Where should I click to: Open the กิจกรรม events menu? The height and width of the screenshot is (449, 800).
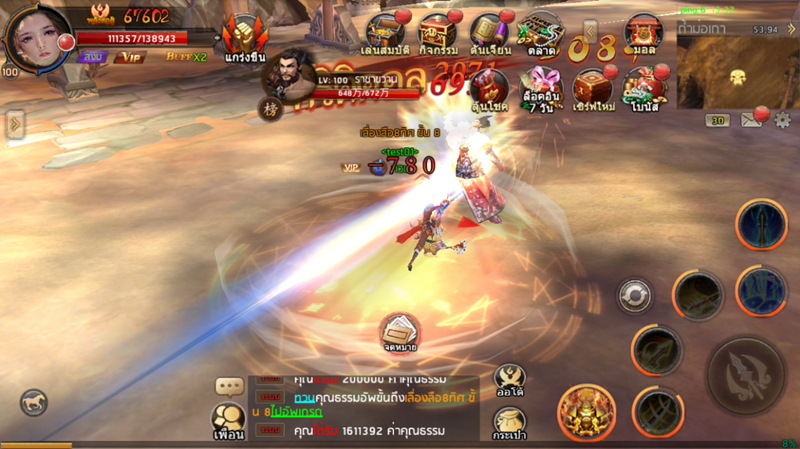(x=437, y=32)
